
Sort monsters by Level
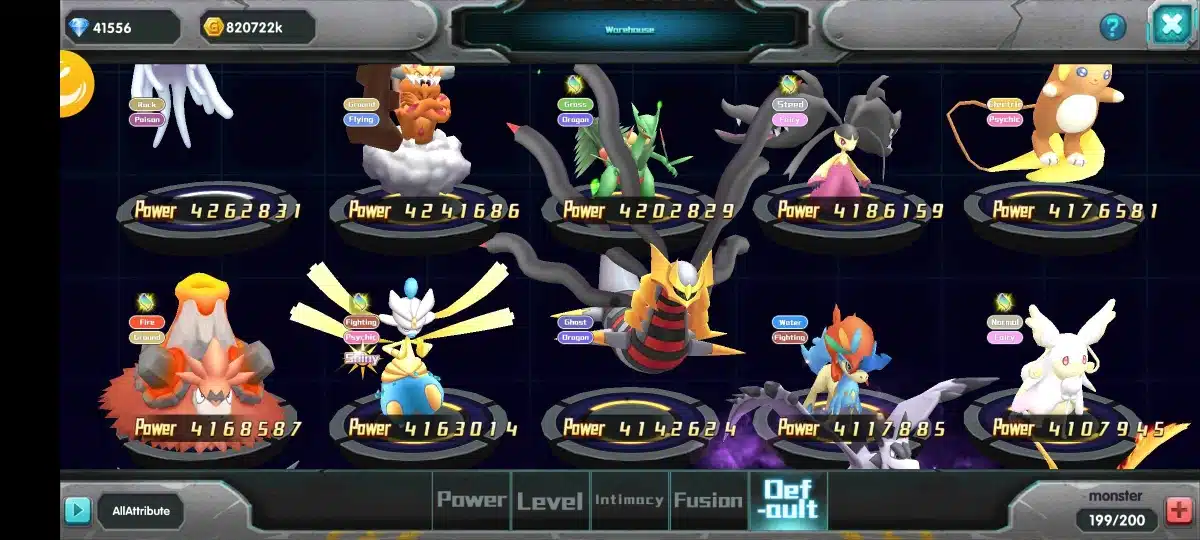550,500
